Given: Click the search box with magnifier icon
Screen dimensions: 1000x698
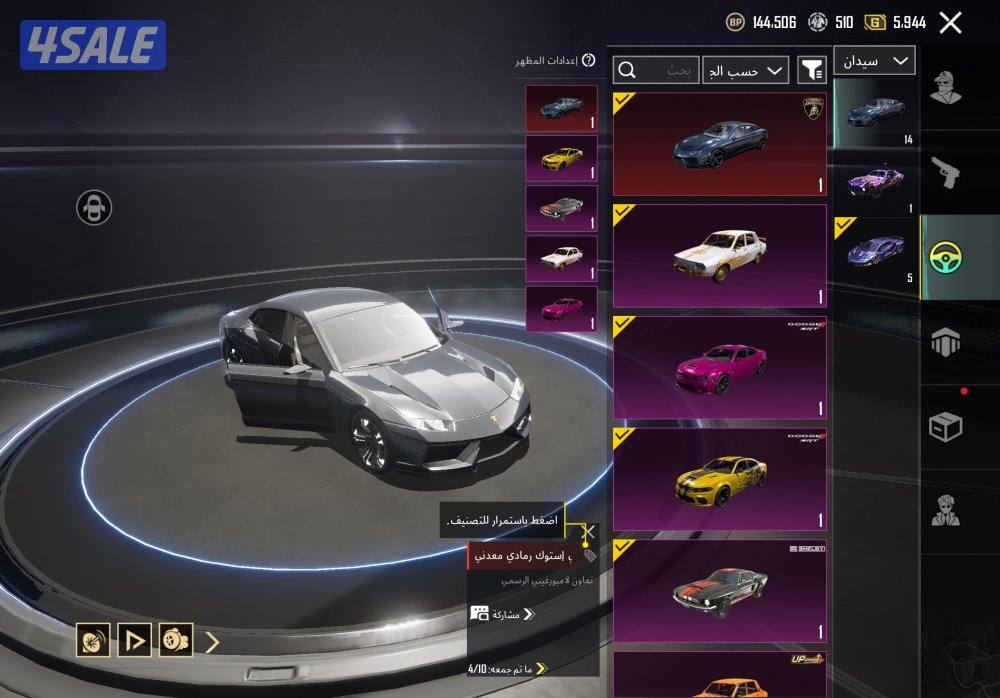Looking at the screenshot, I should pyautogui.click(x=657, y=70).
